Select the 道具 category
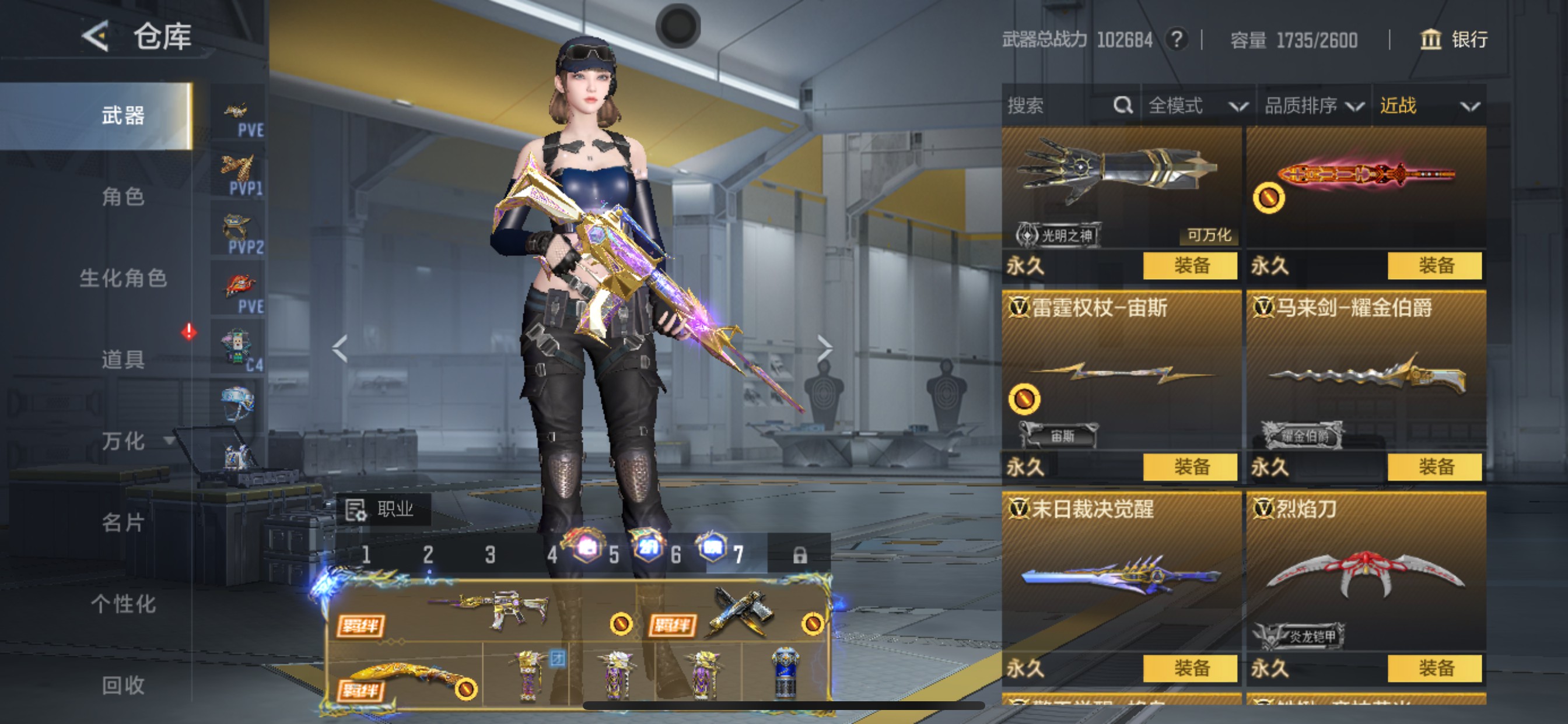Screen dimensions: 1568x724 pyautogui.click(x=123, y=359)
